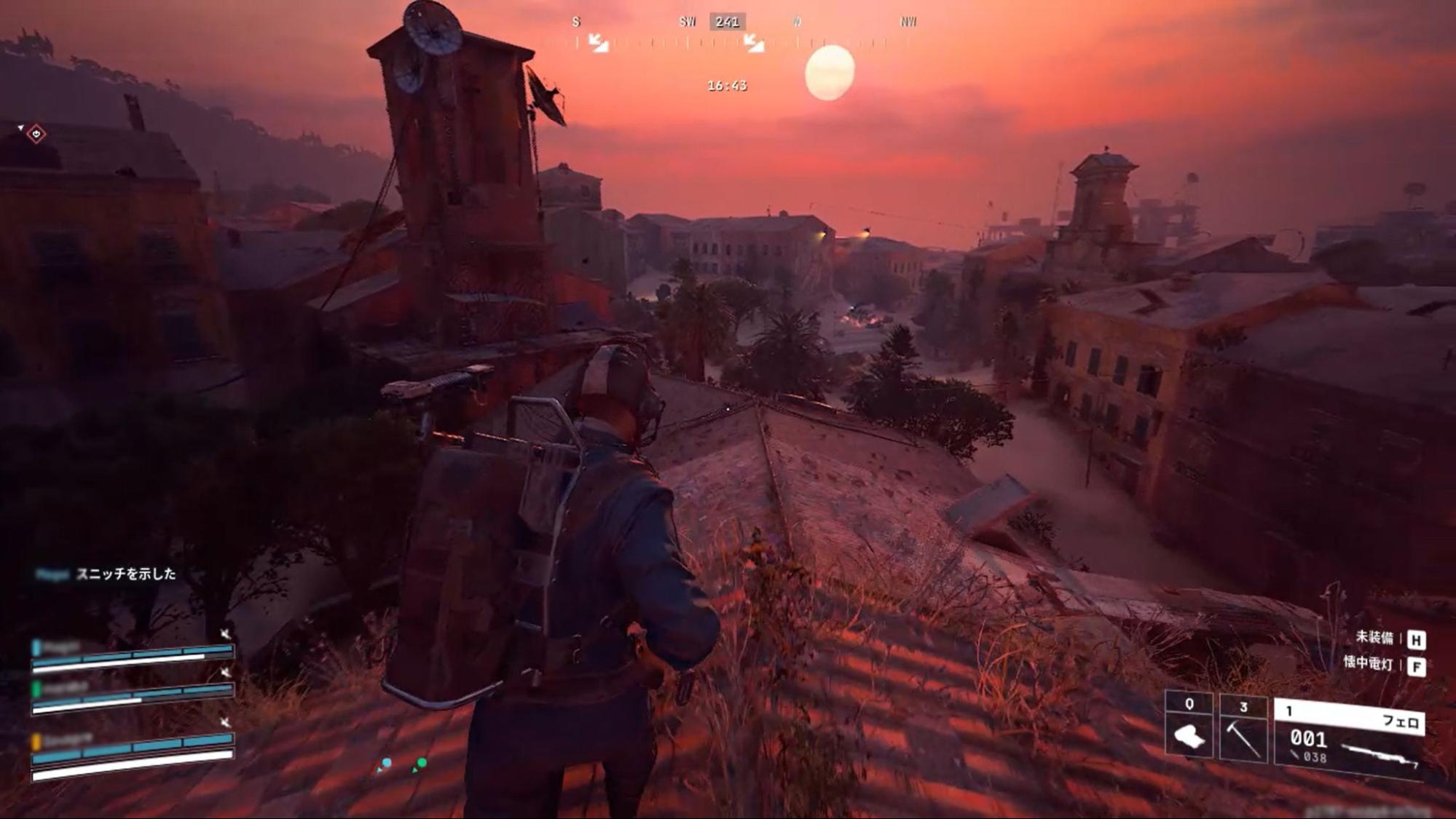Click the compass heading 241 indicator
The width and height of the screenshot is (1456, 819).
(x=727, y=22)
